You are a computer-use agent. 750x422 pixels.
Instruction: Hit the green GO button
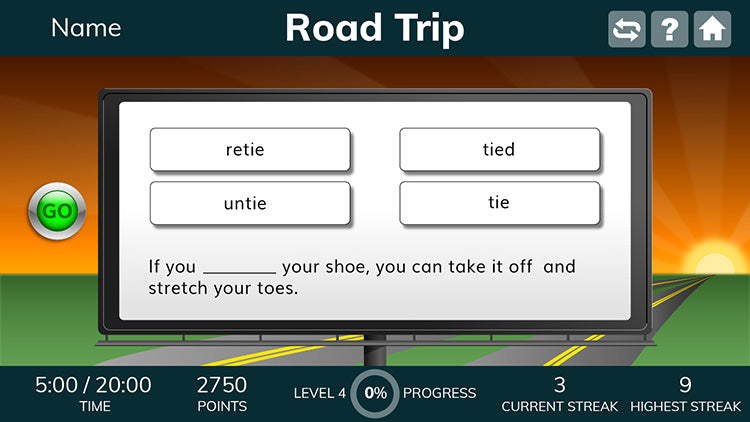57,211
